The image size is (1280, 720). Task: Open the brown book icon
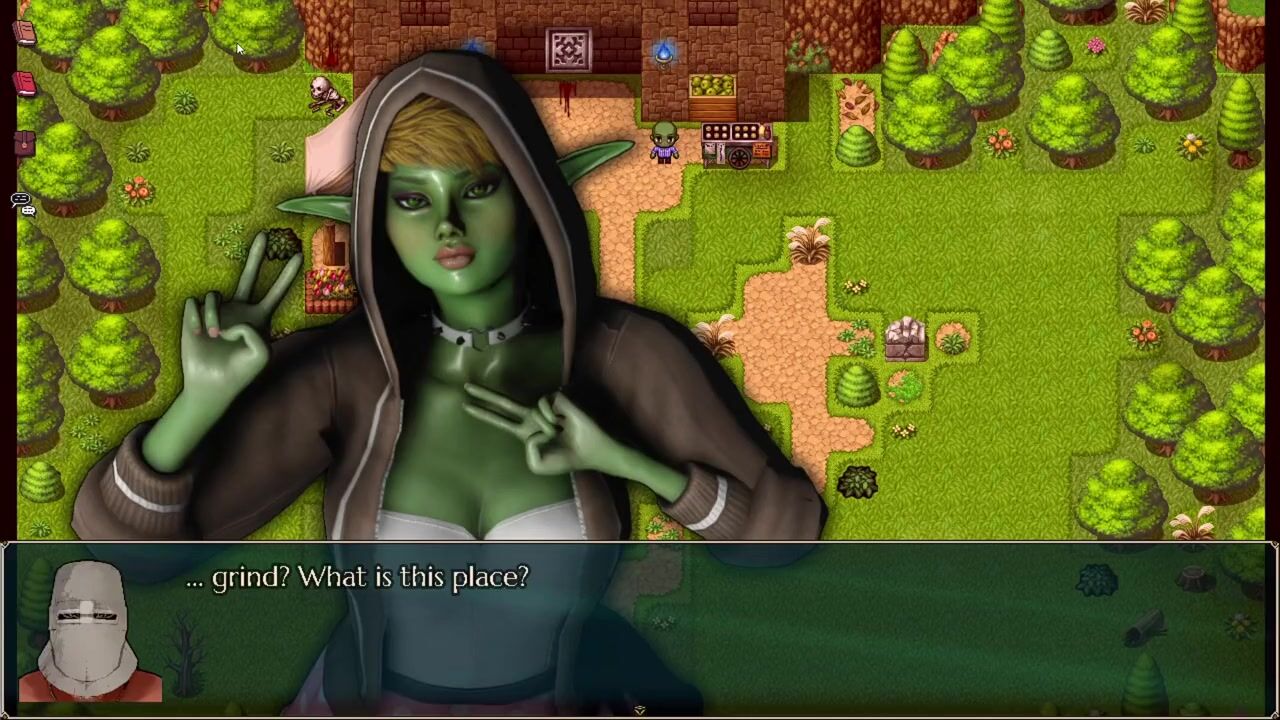pos(25,33)
